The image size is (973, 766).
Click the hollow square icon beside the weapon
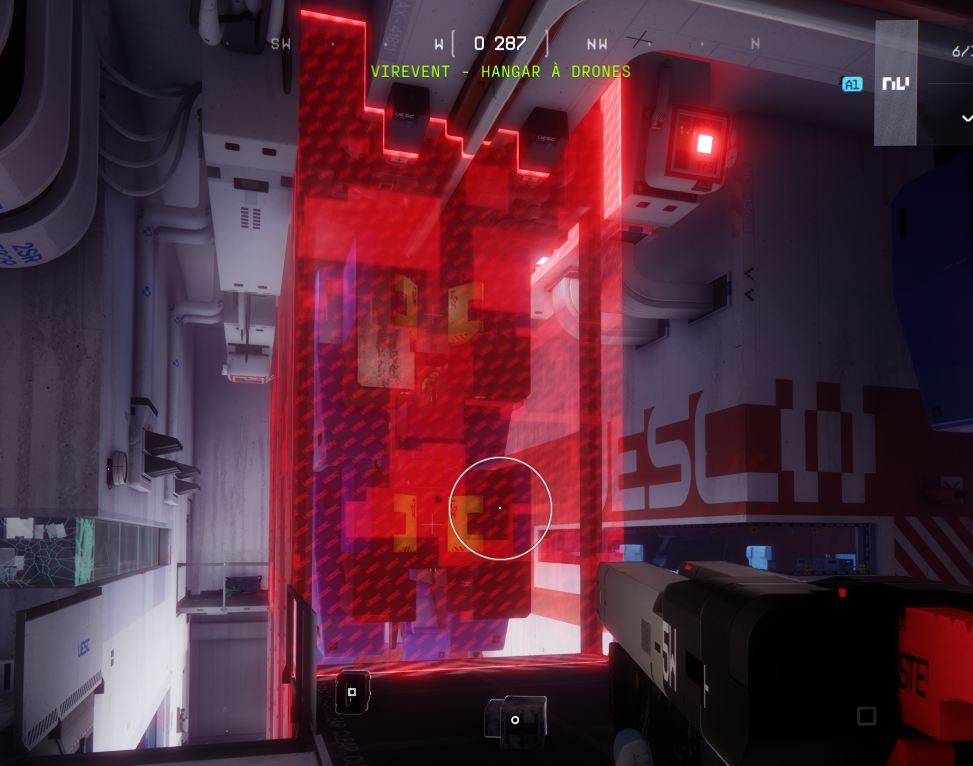[x=866, y=715]
